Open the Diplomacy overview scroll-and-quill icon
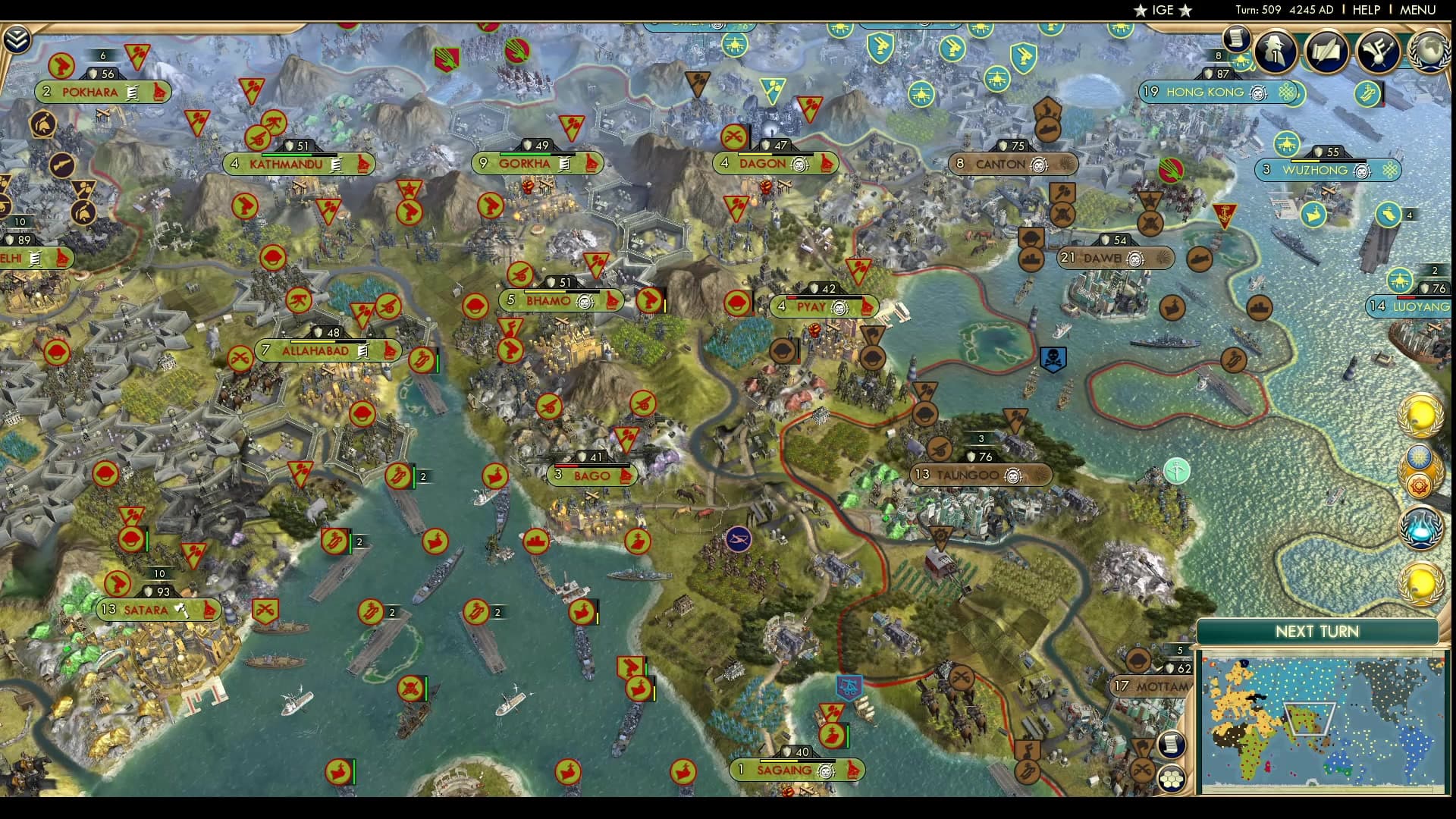 (x=1325, y=52)
